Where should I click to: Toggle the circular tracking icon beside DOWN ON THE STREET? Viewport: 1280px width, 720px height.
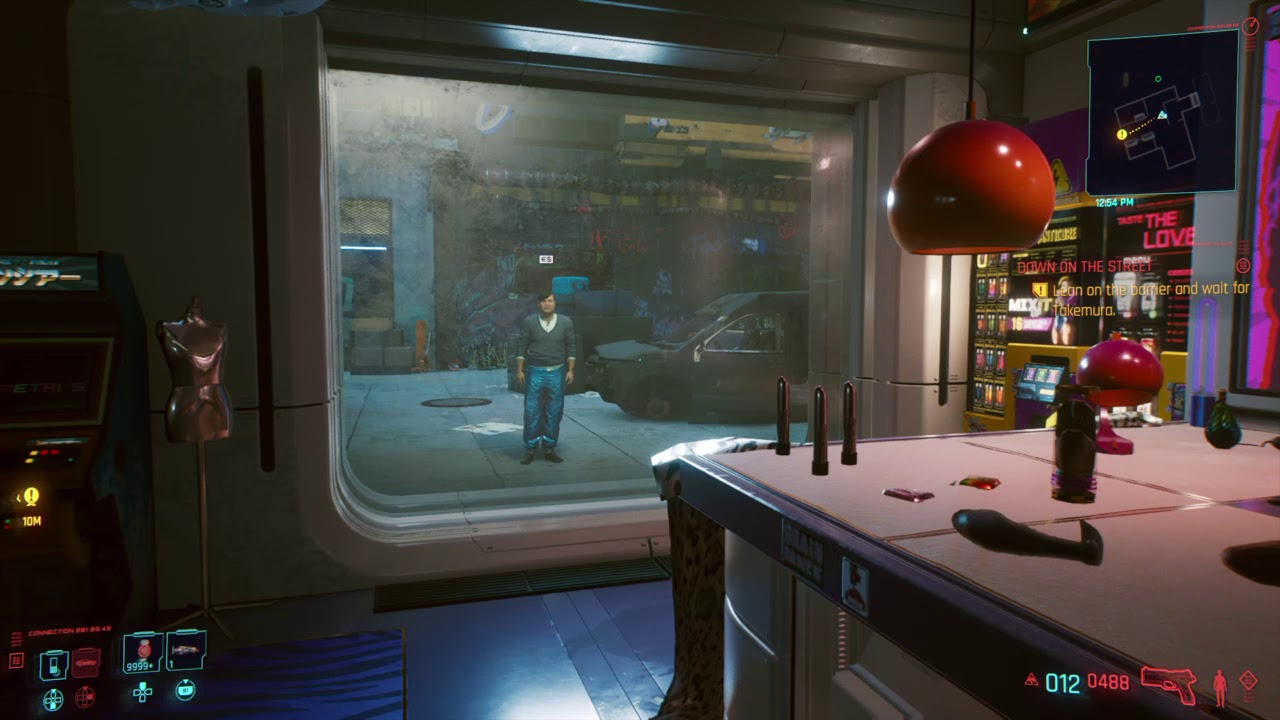pyautogui.click(x=1244, y=265)
